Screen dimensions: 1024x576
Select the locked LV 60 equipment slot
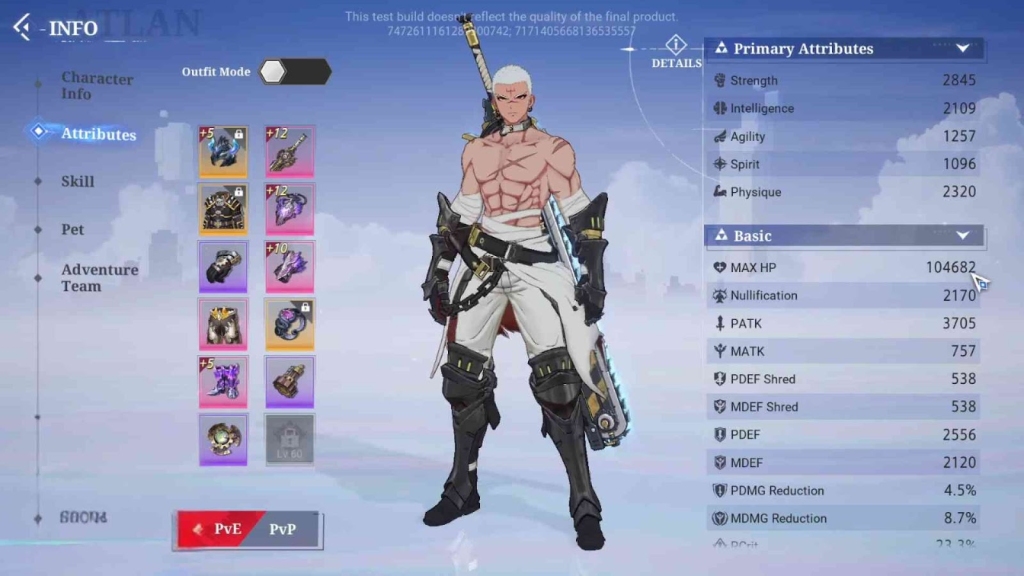click(290, 438)
